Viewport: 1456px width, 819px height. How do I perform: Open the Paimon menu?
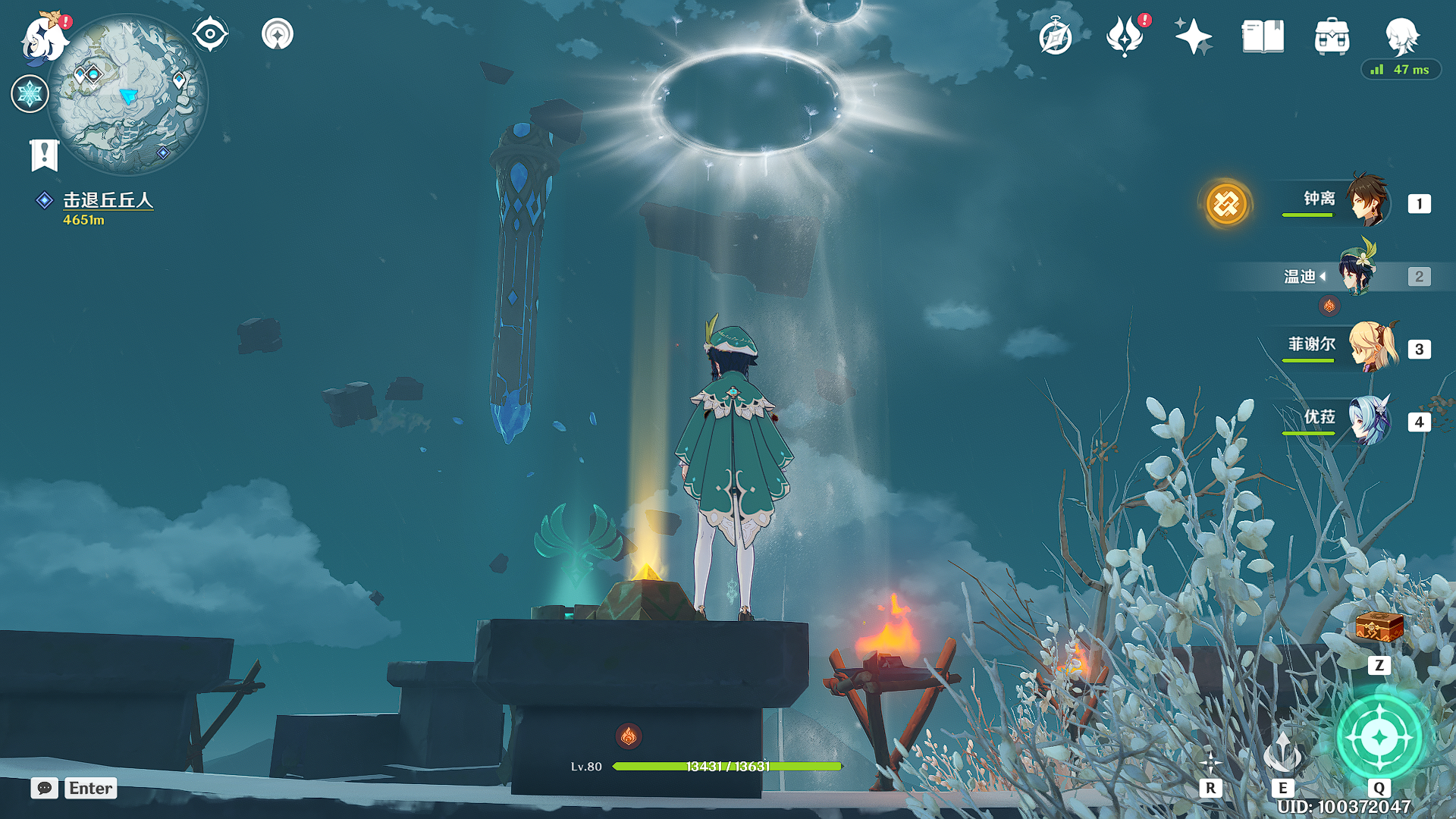click(44, 38)
